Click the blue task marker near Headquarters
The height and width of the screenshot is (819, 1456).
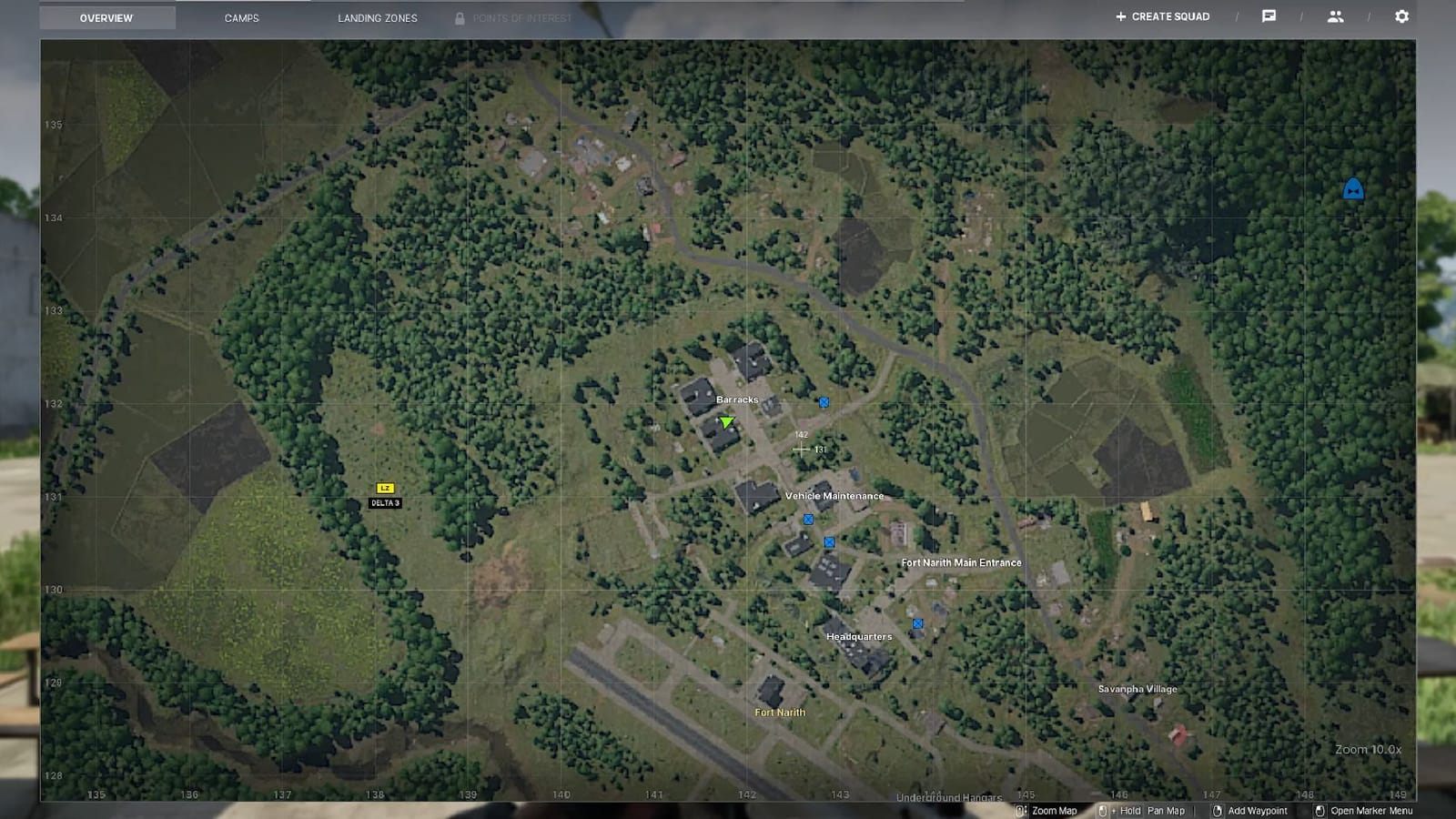(x=917, y=623)
